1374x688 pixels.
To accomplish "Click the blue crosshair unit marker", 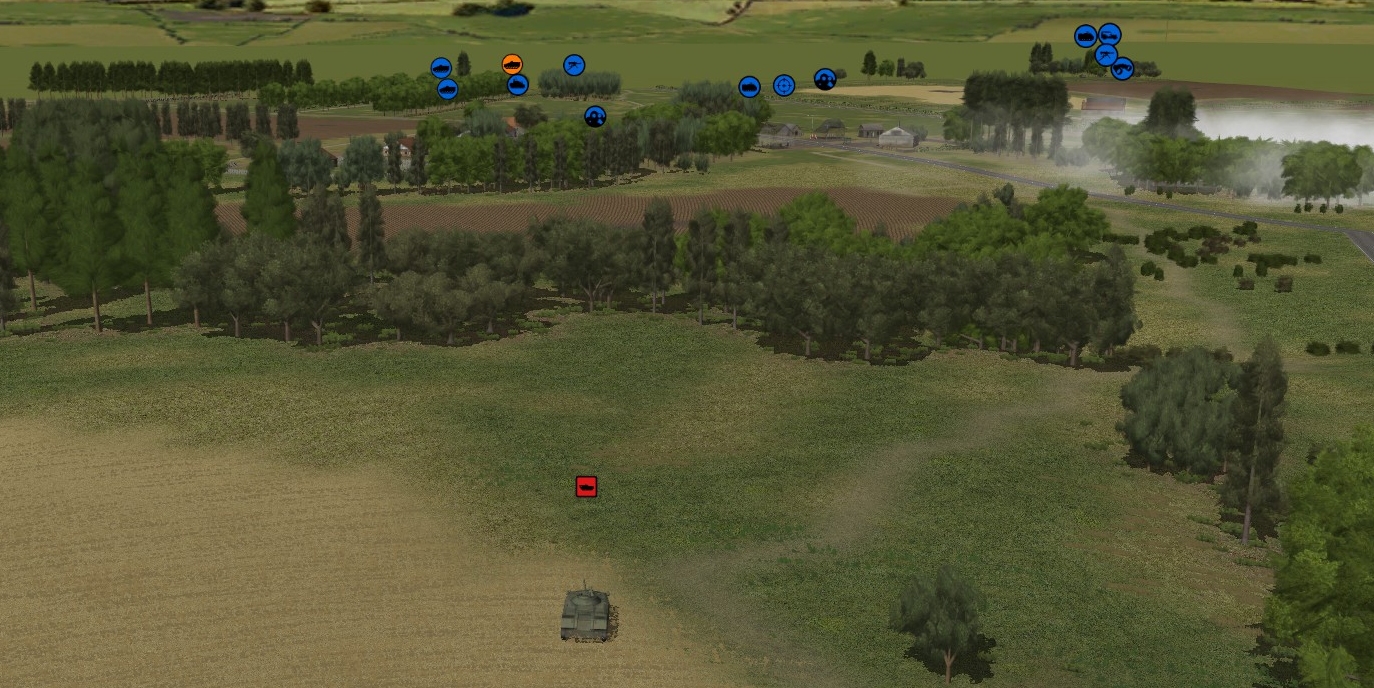I will [x=784, y=86].
